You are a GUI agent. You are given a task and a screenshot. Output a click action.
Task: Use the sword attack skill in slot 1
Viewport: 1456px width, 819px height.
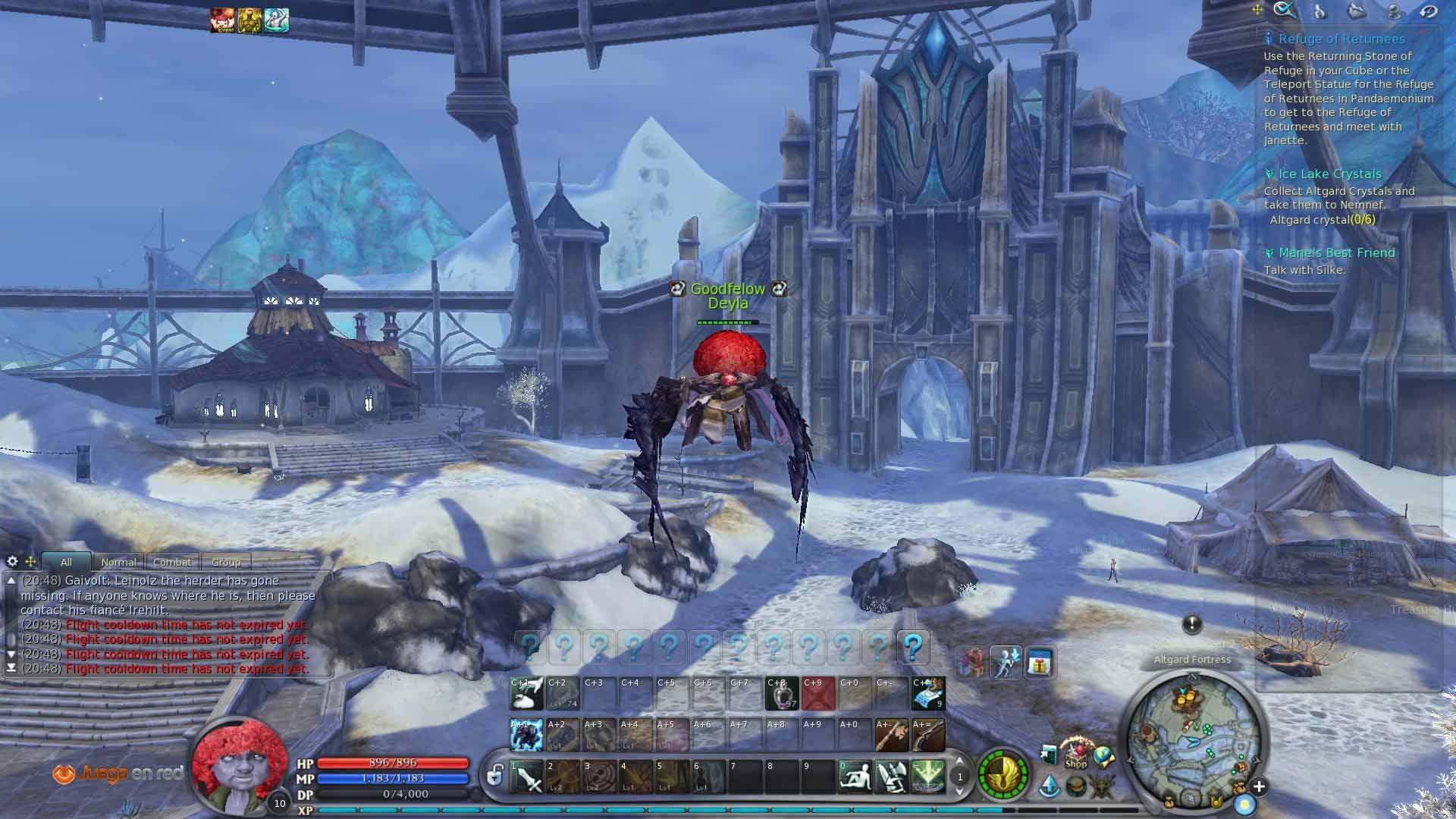click(526, 777)
